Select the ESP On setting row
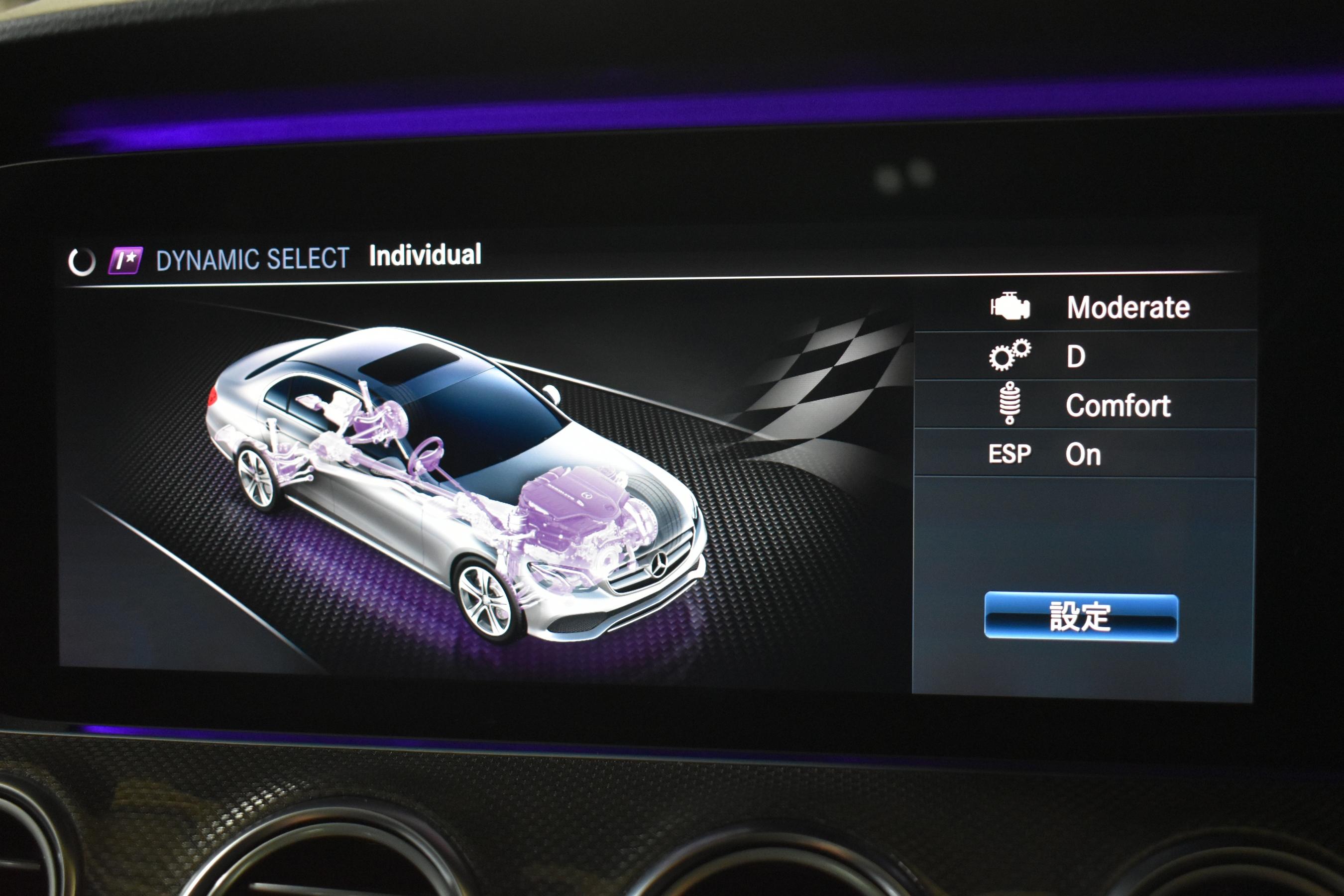Viewport: 1344px width, 896px height. [1086, 454]
